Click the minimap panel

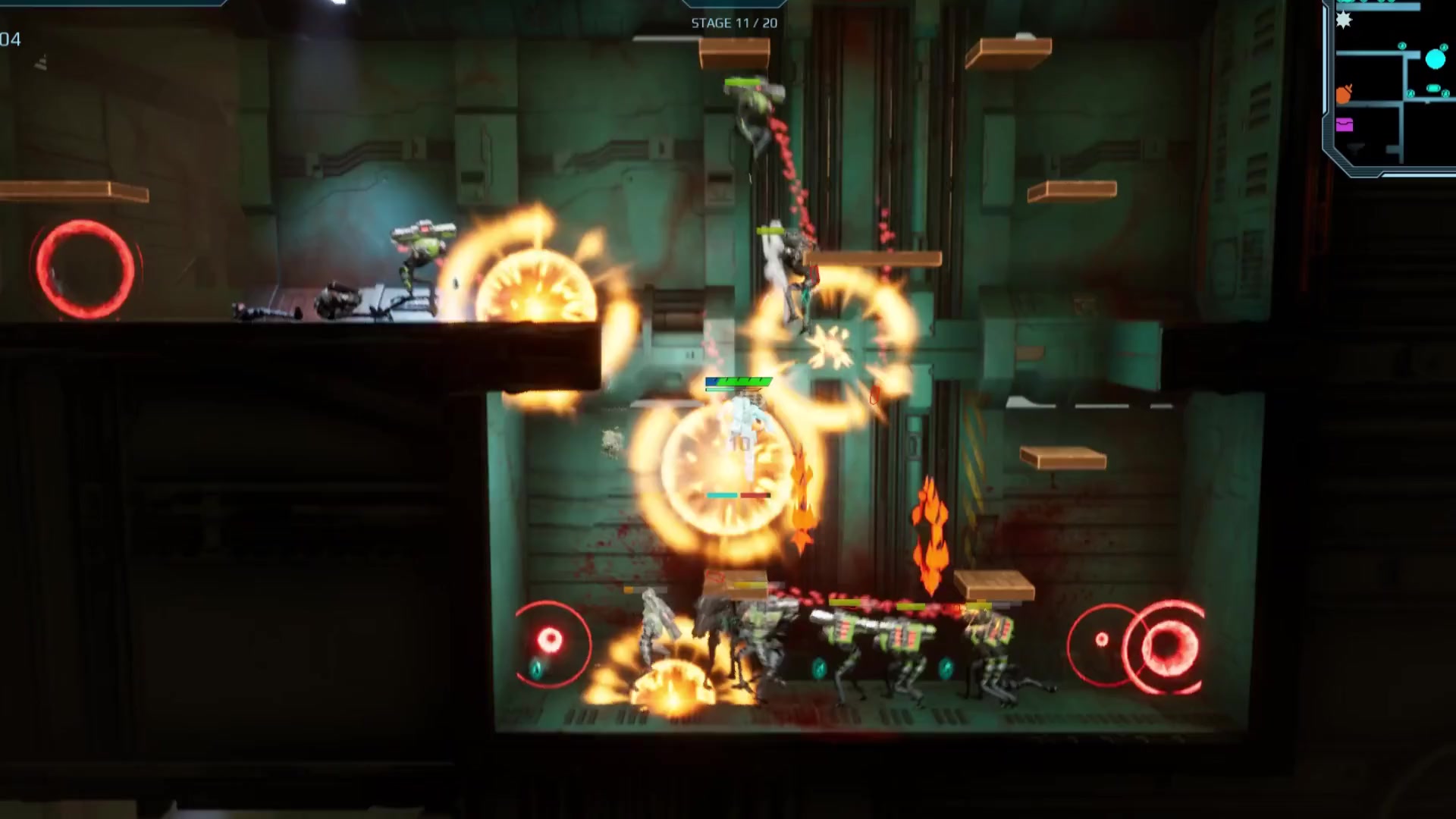tap(1392, 87)
